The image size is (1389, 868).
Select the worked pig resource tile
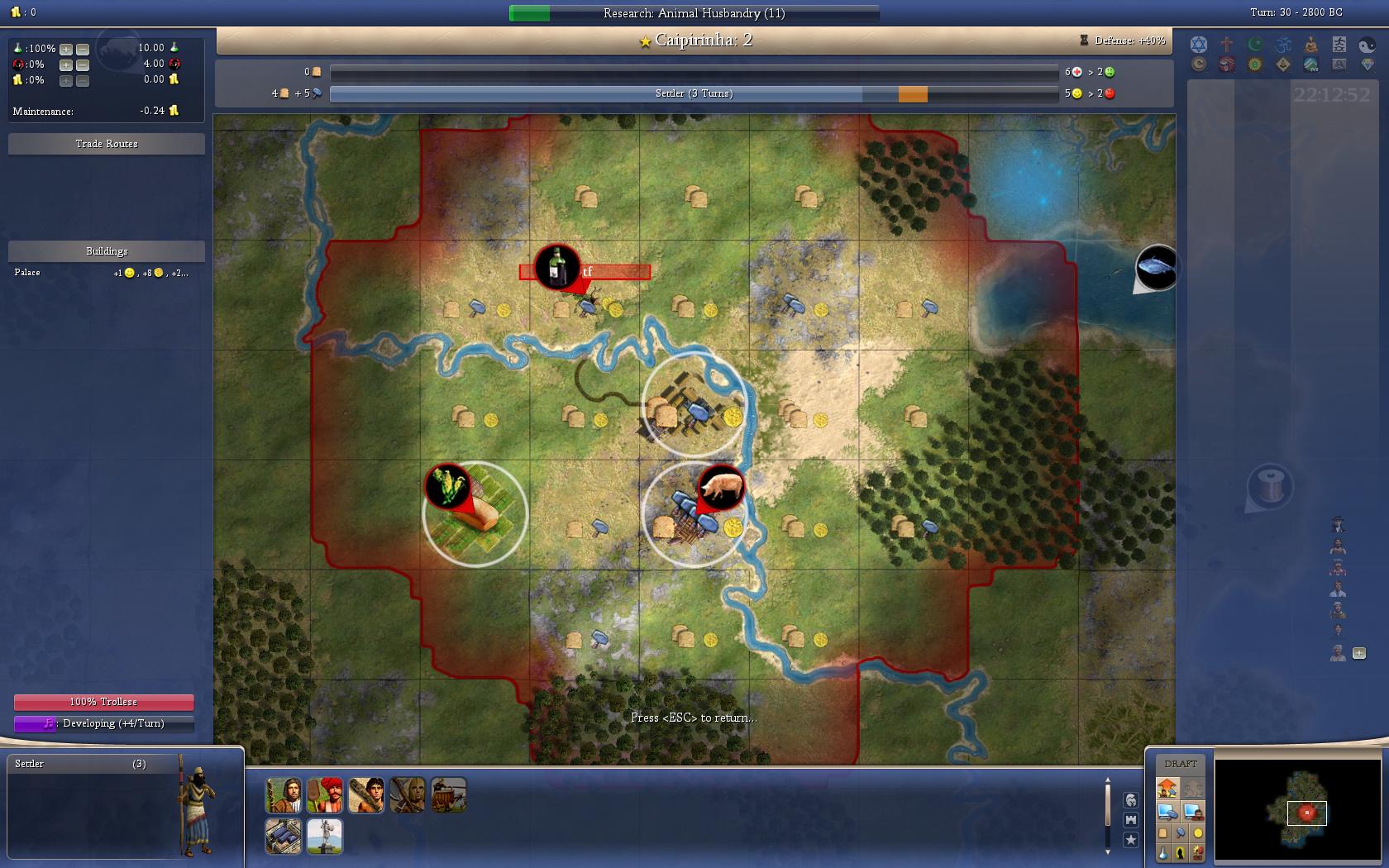point(694,514)
